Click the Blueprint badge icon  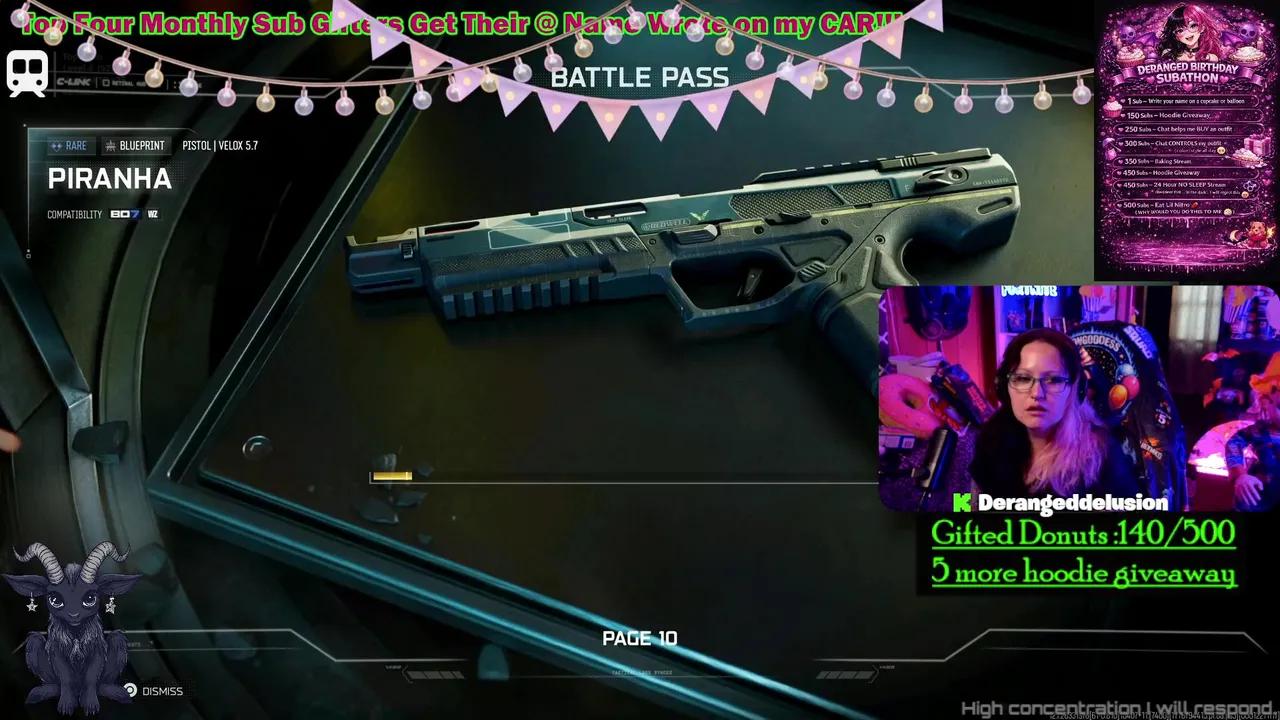click(111, 145)
